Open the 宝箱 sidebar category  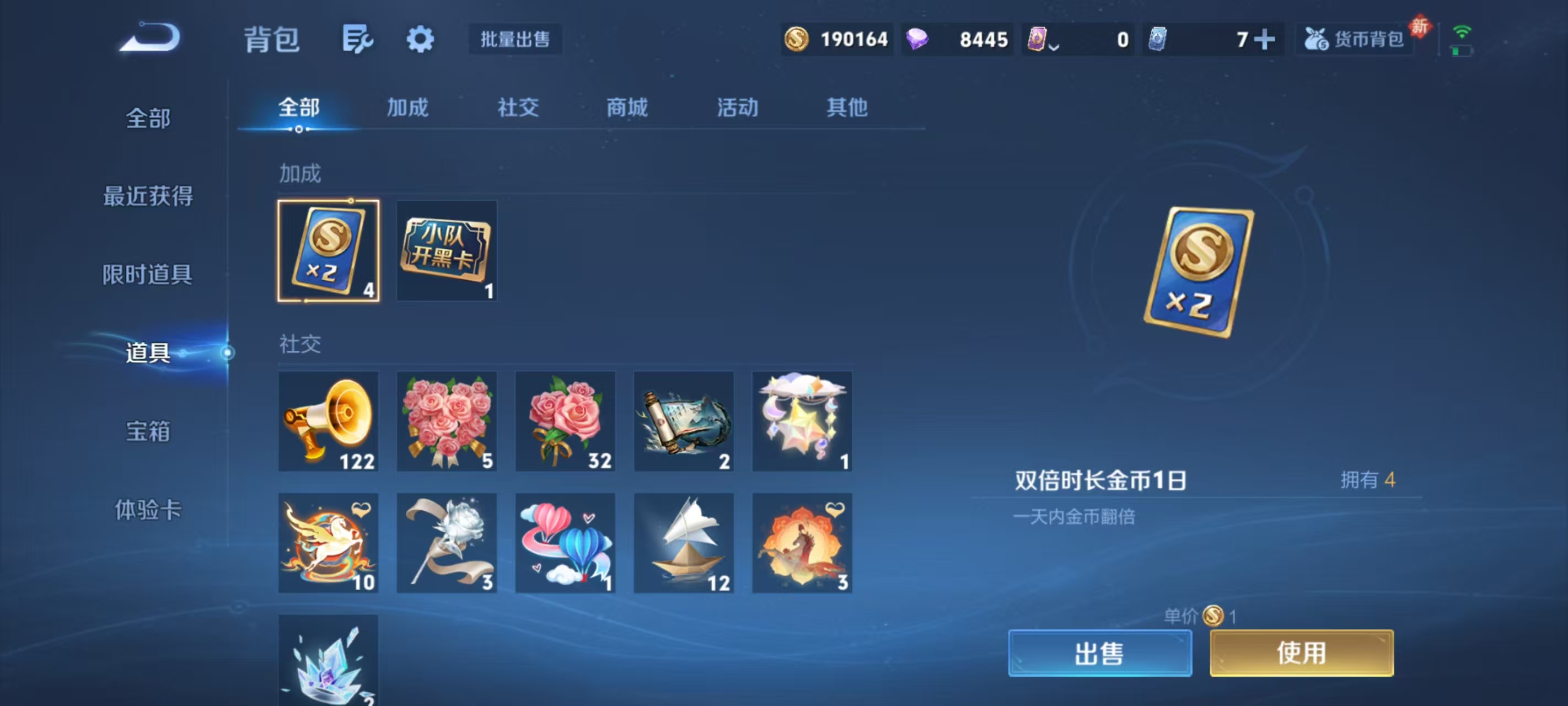[148, 431]
